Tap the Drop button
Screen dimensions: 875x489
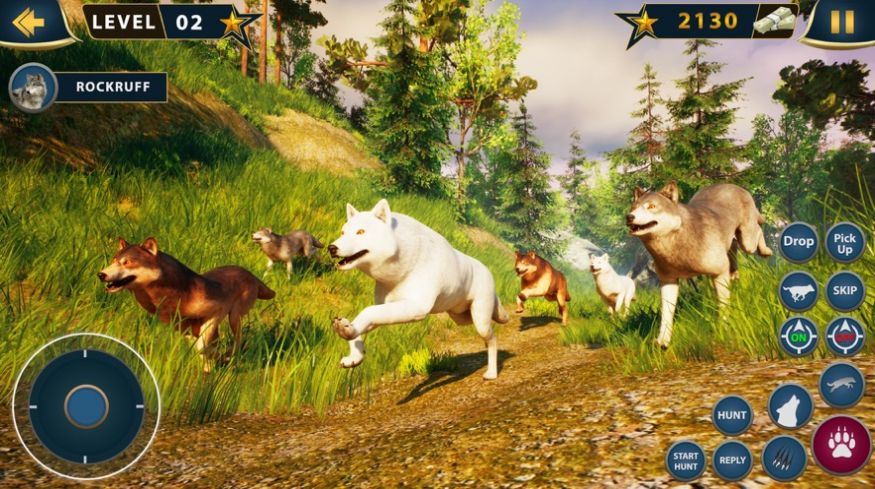(798, 242)
